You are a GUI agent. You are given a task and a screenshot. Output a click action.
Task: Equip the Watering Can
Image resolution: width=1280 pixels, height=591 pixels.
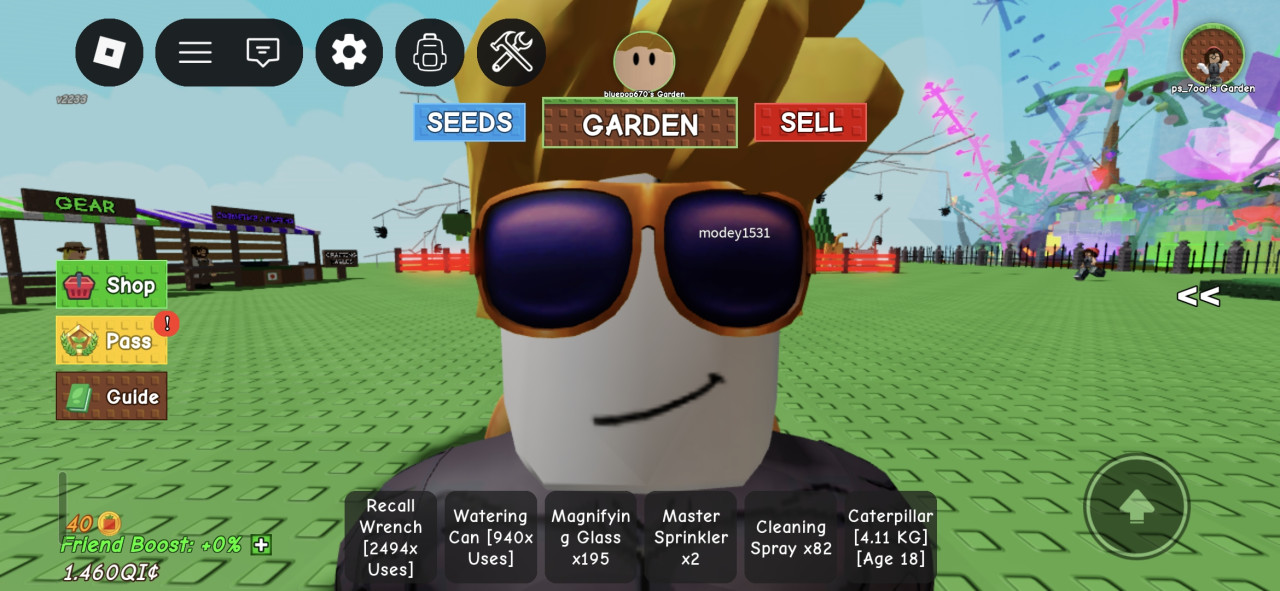(x=490, y=537)
